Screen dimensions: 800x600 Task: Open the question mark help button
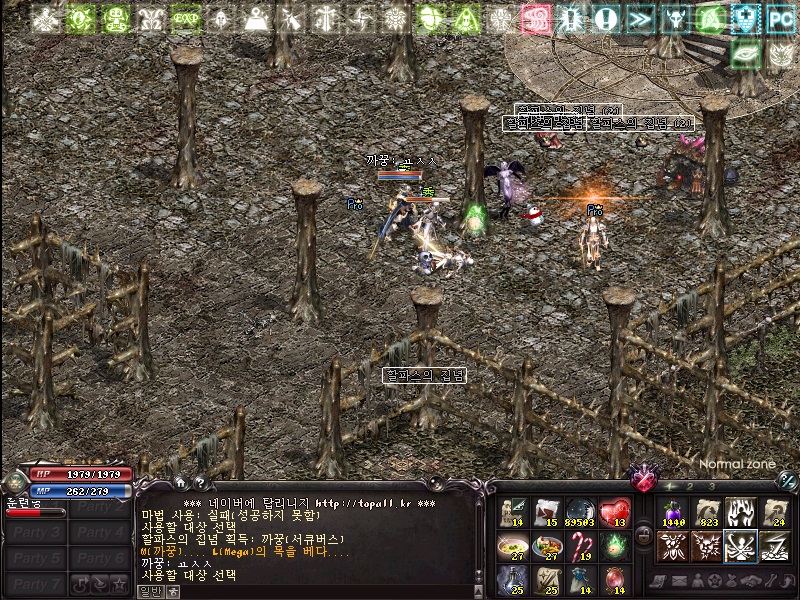pyautogui.click(x=200, y=483)
